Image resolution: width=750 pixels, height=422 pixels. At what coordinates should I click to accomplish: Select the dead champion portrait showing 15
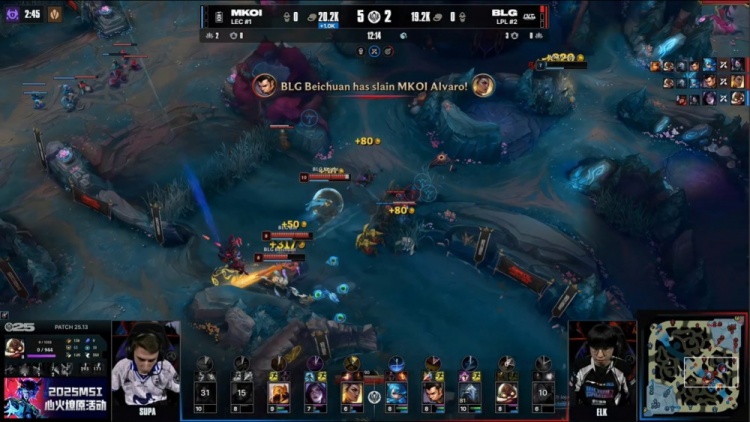(243, 392)
